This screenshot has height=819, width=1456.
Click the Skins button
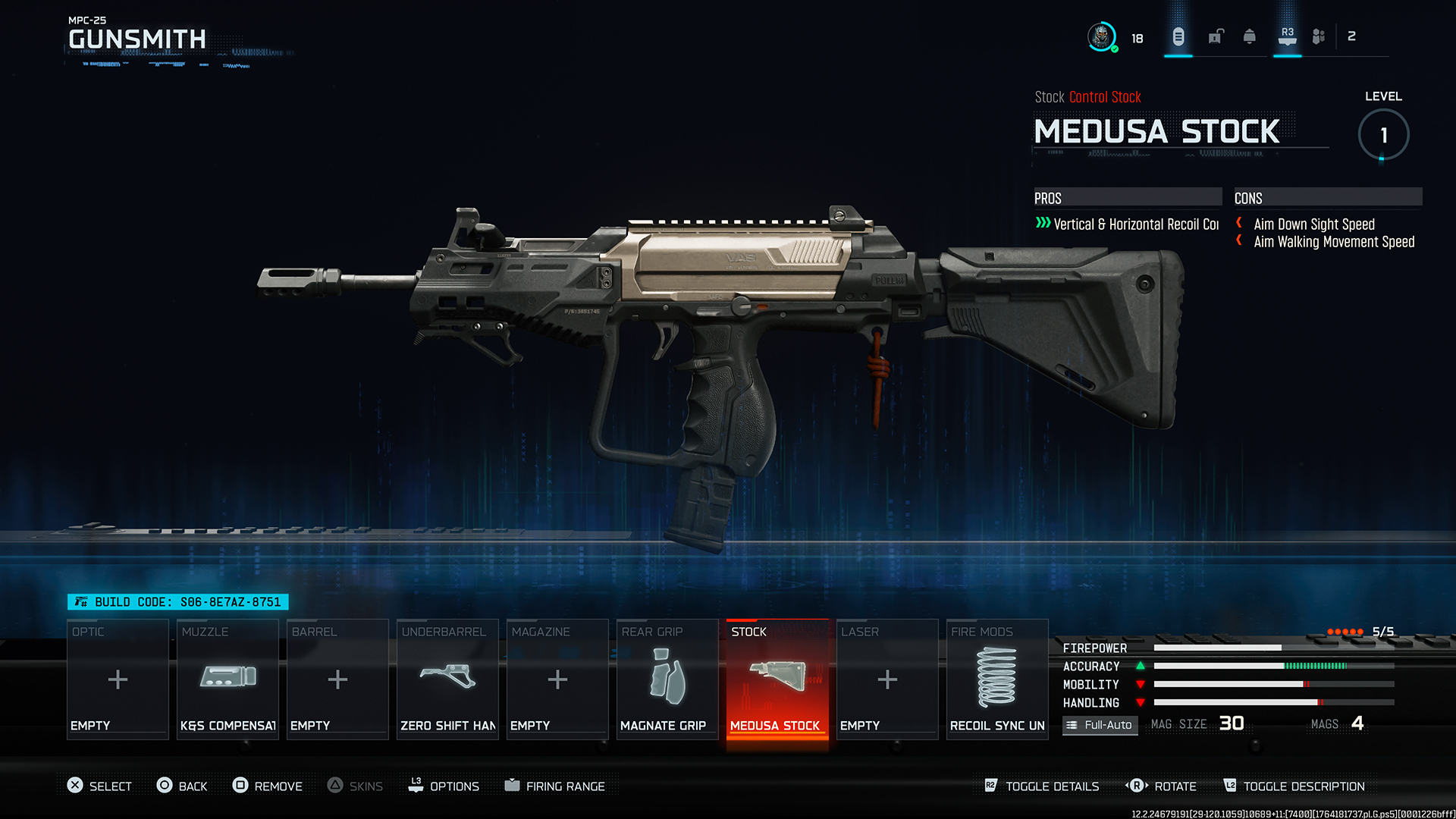(355, 786)
